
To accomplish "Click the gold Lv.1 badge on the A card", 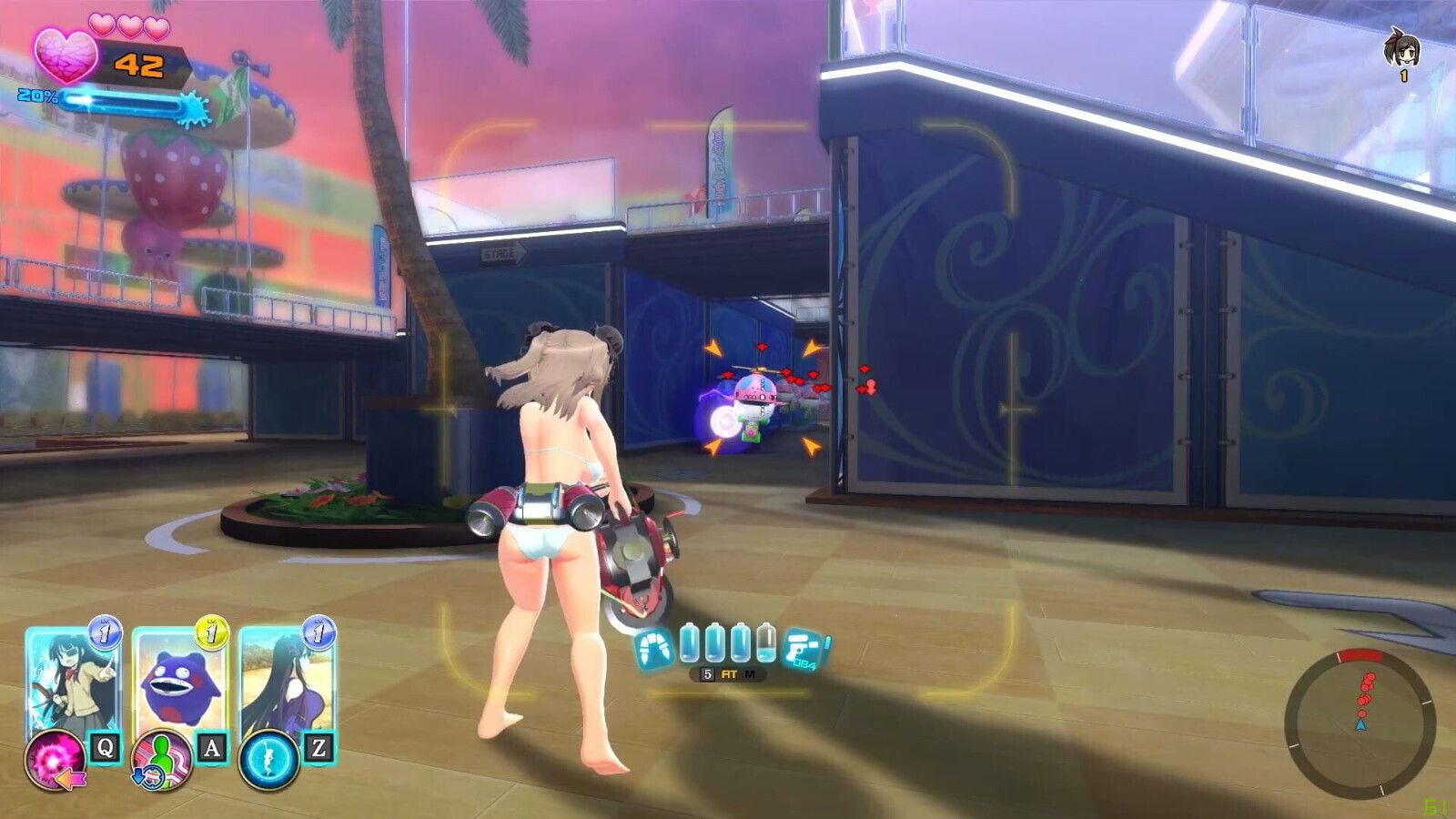I will pos(211,632).
